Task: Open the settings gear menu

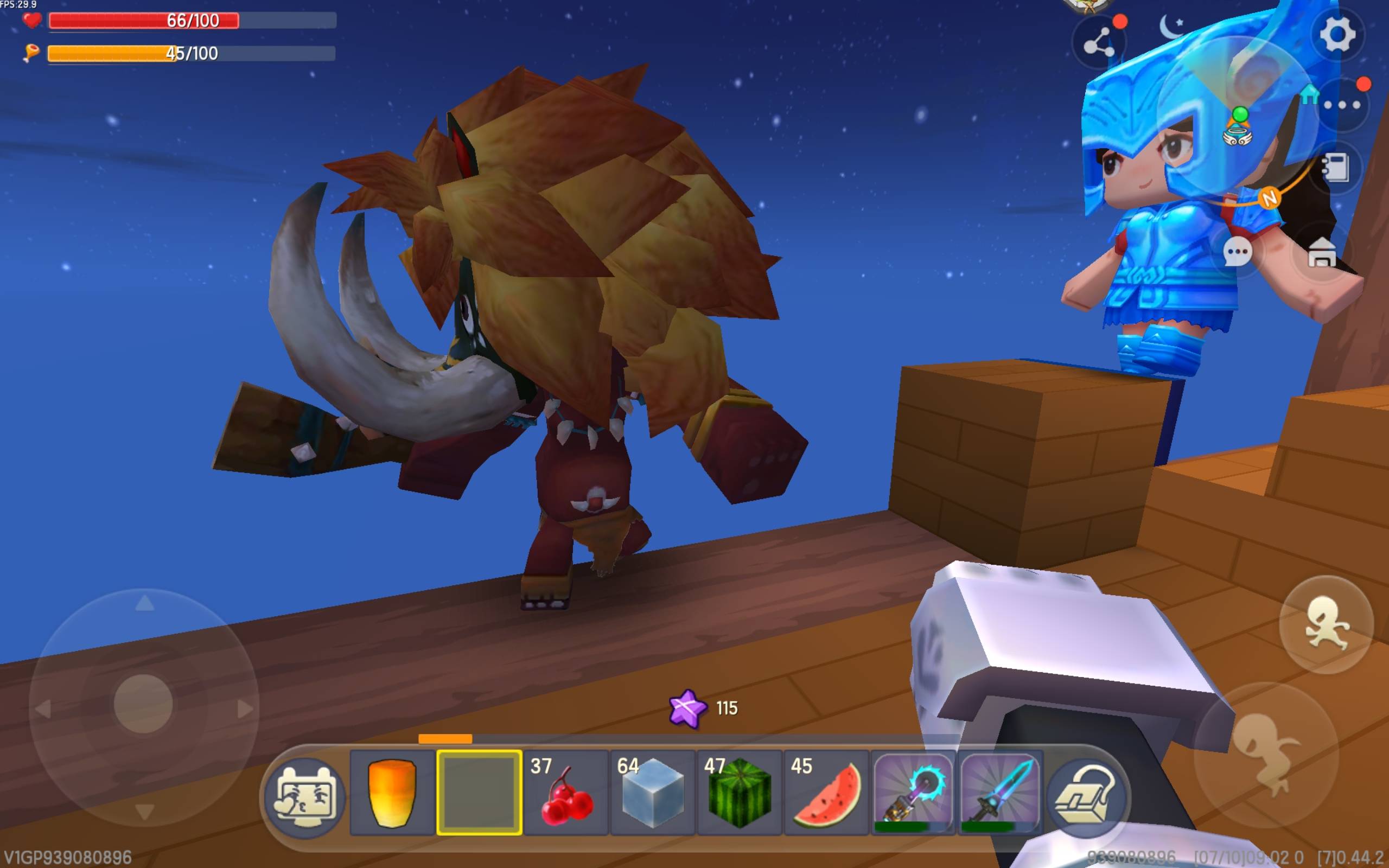Action: coord(1337,35)
